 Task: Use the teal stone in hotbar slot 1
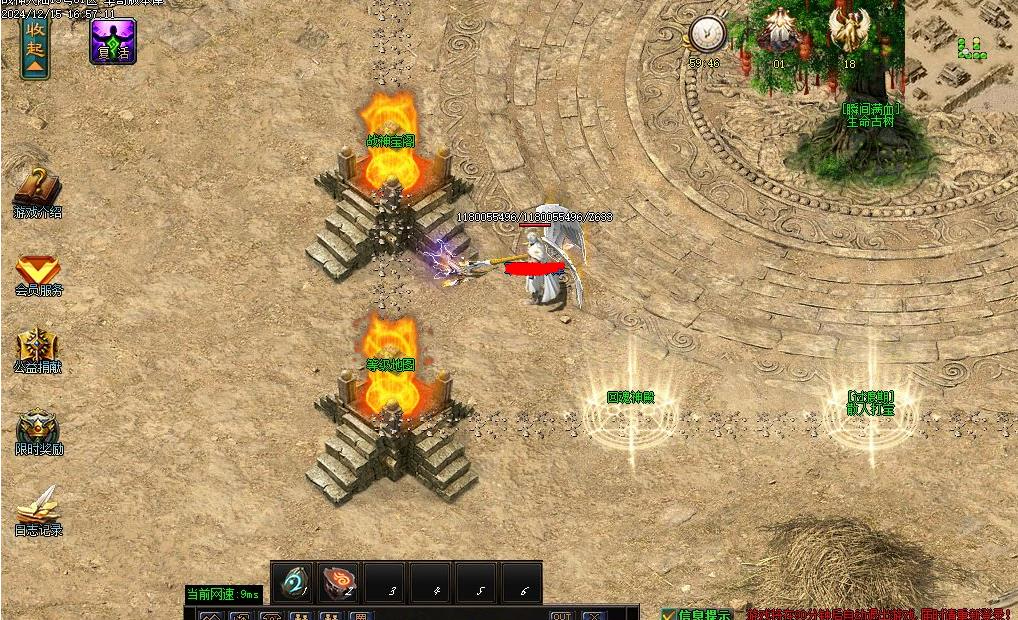tap(294, 583)
